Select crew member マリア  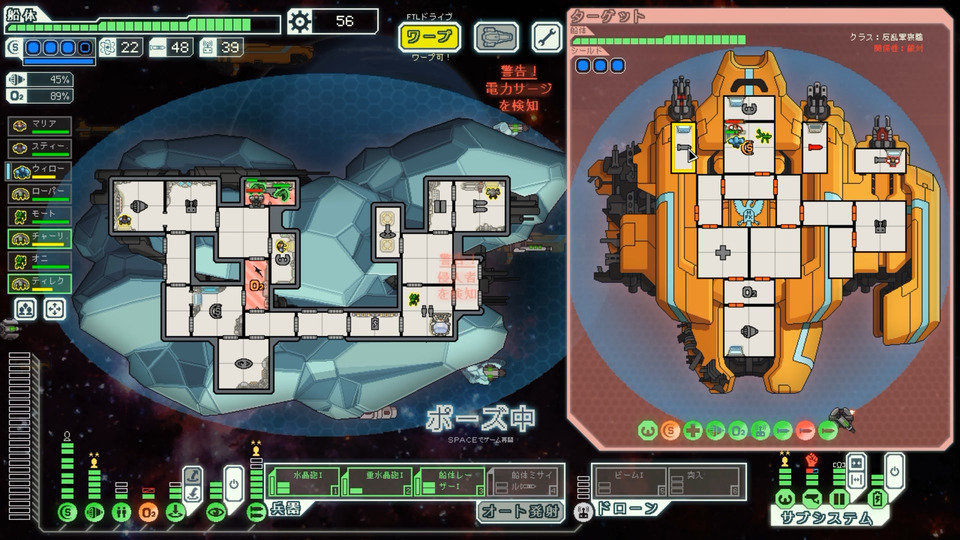pos(39,125)
